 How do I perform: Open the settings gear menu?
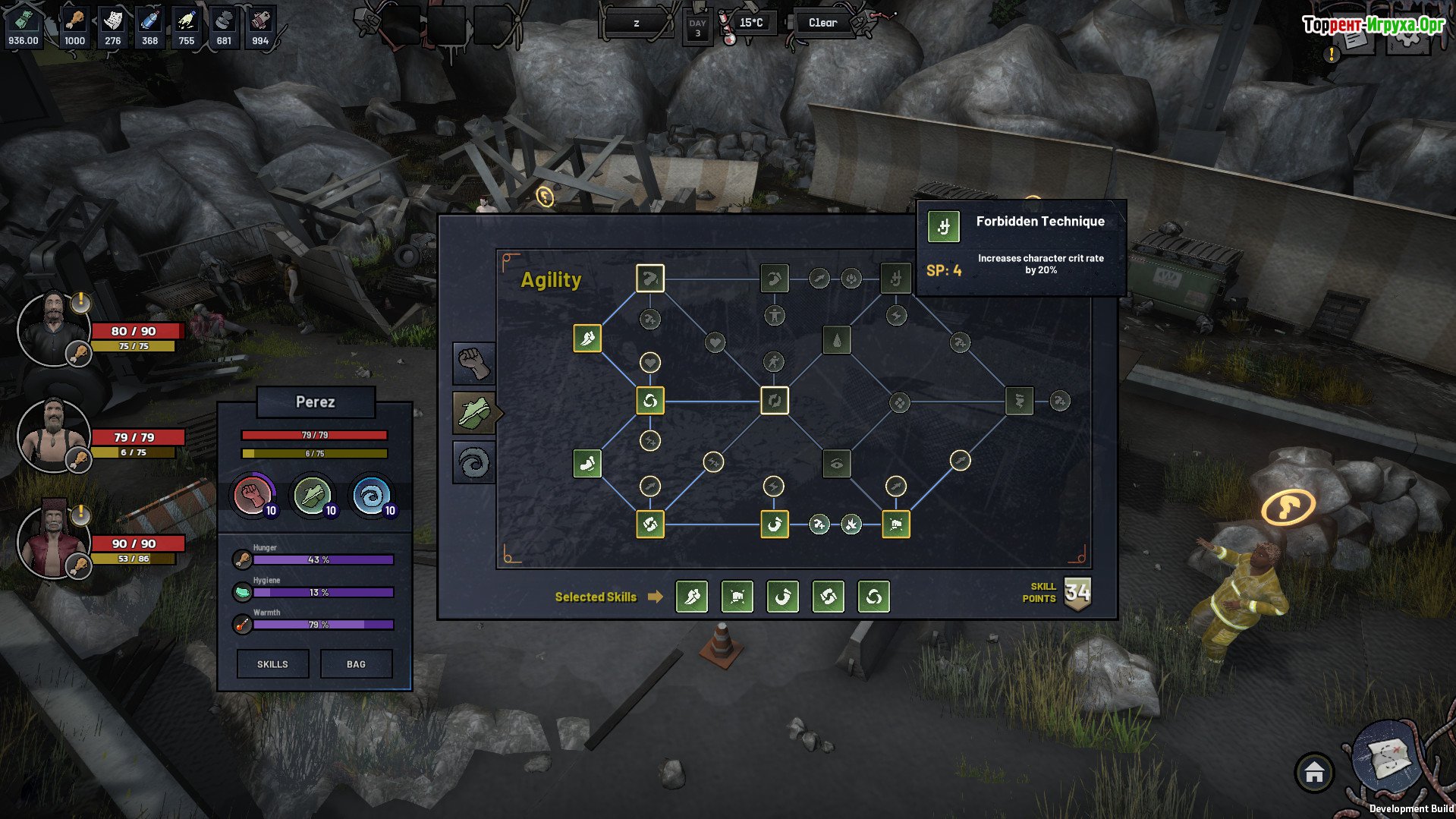coord(1408,39)
